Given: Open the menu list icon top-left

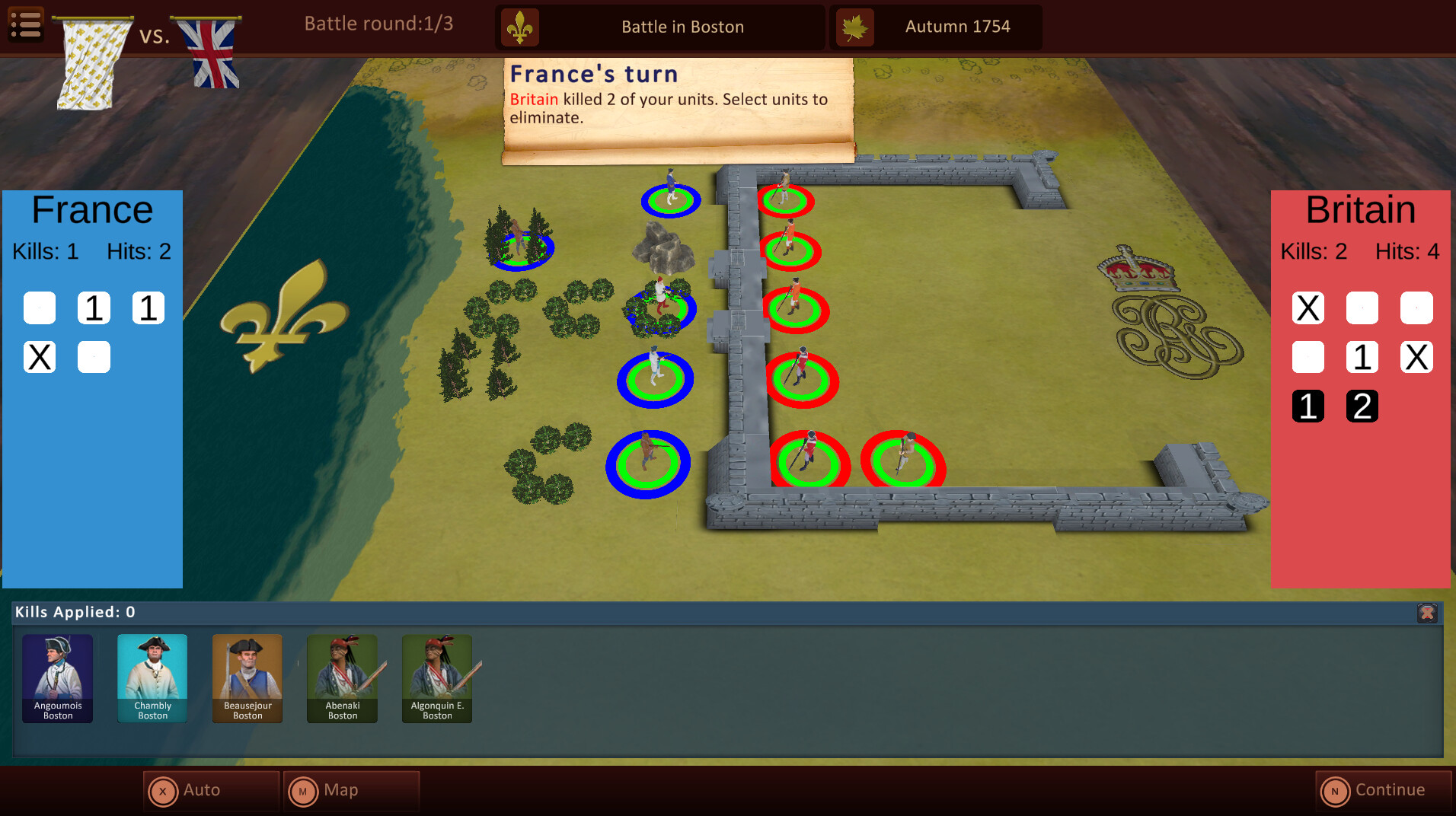Looking at the screenshot, I should coord(25,25).
